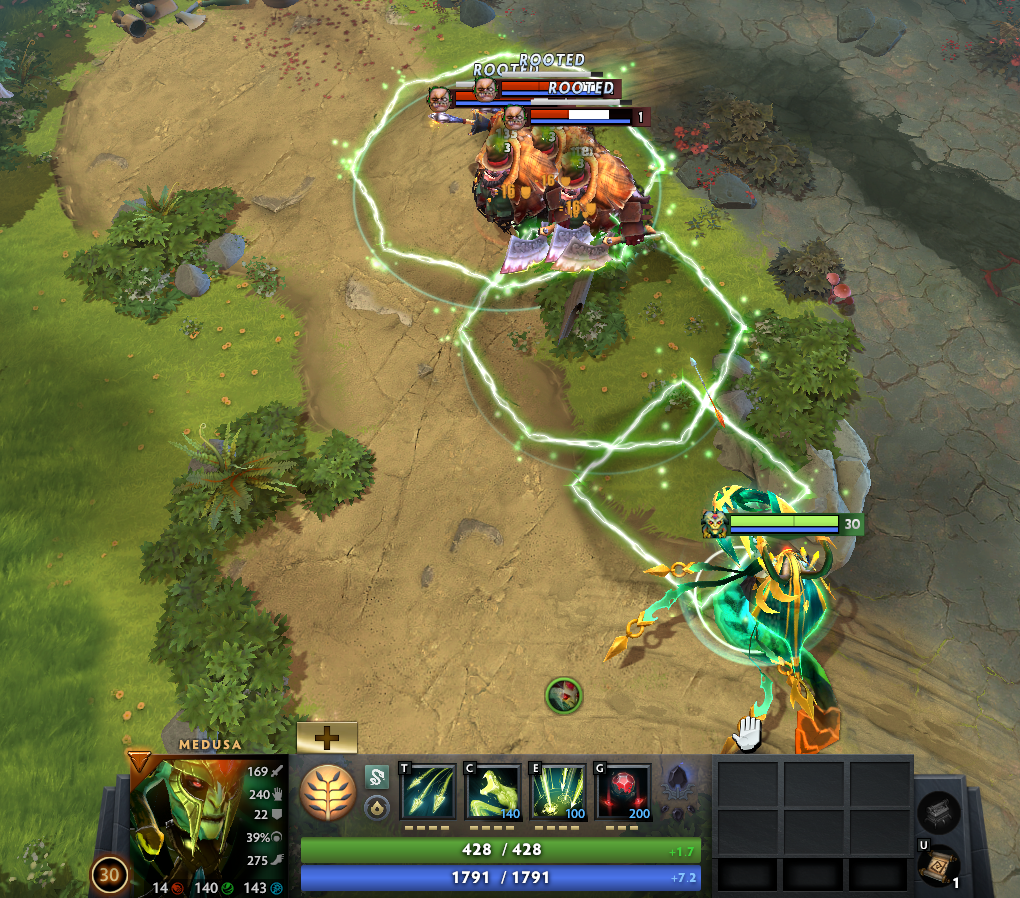Click the innate snake ability icon
Viewport: 1020px width, 898px height.
[x=376, y=777]
